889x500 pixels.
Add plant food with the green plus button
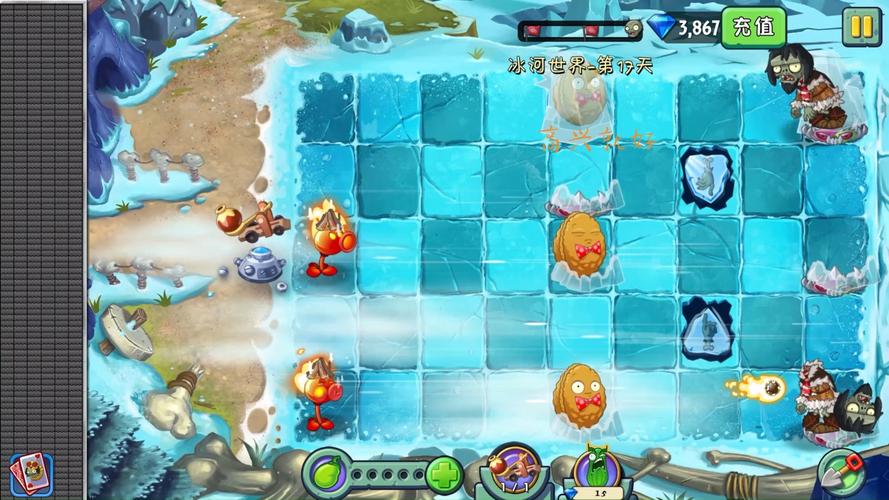(x=443, y=474)
